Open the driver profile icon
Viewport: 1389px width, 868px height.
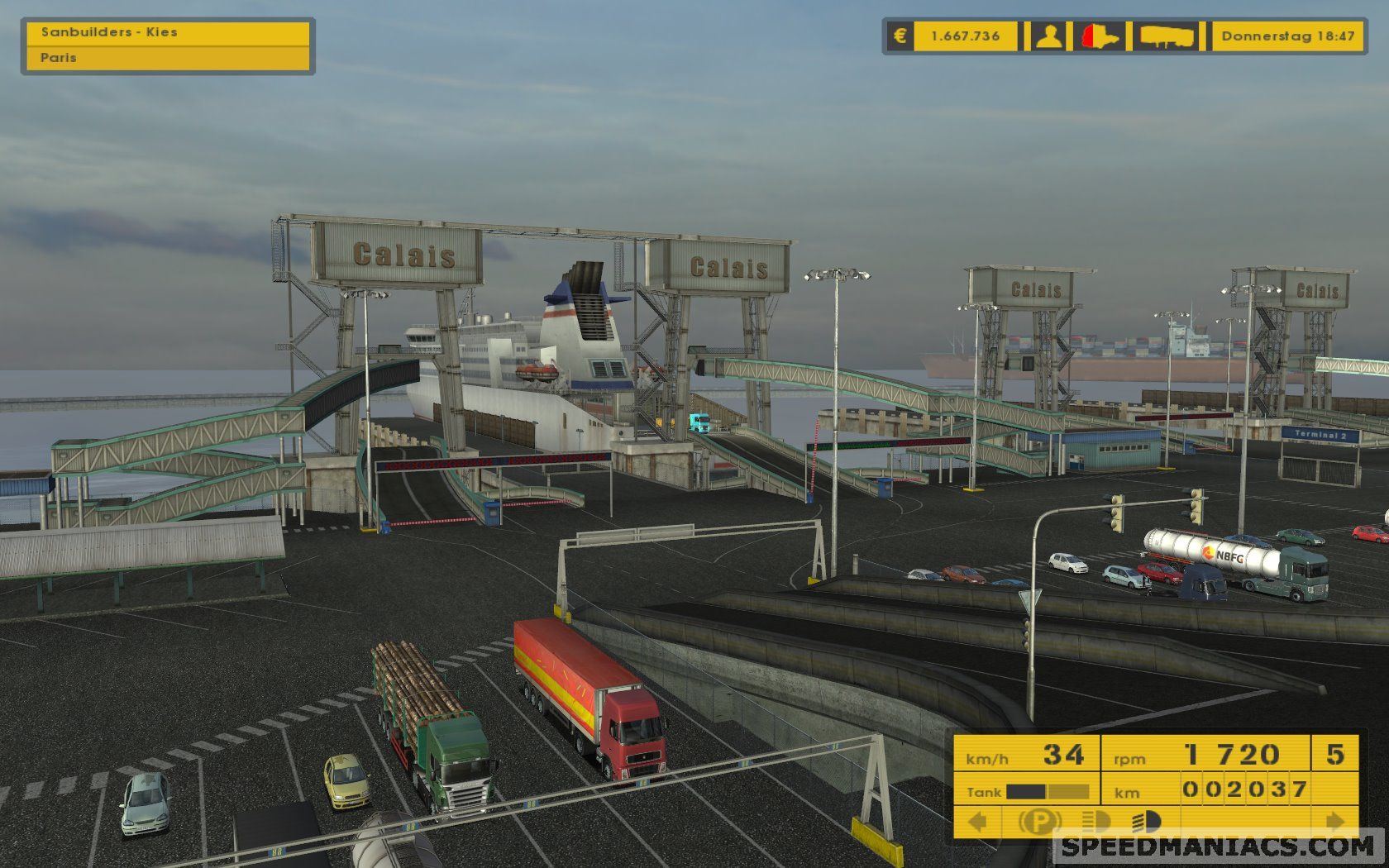1049,36
